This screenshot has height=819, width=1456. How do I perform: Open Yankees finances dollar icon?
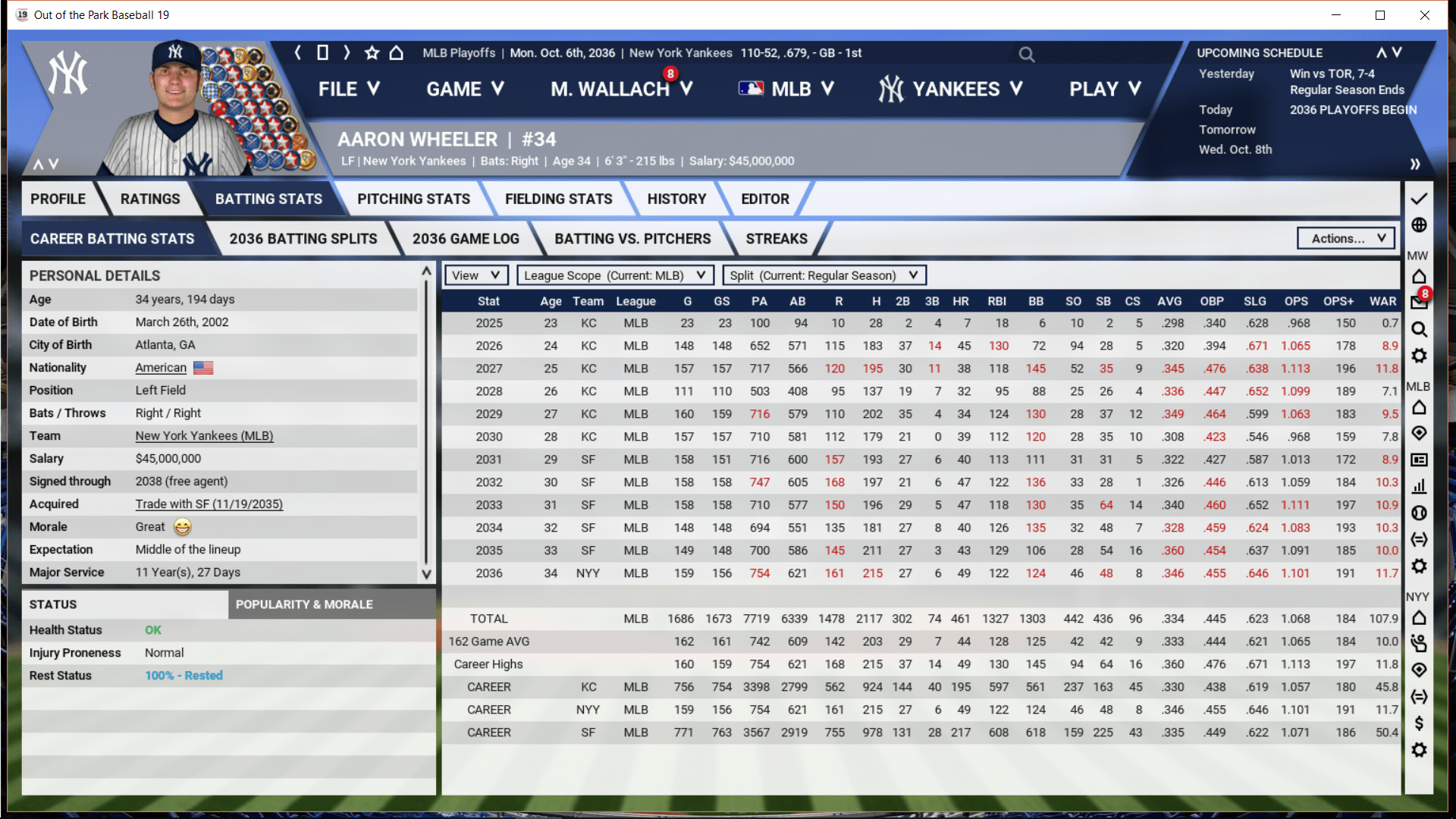1419,723
